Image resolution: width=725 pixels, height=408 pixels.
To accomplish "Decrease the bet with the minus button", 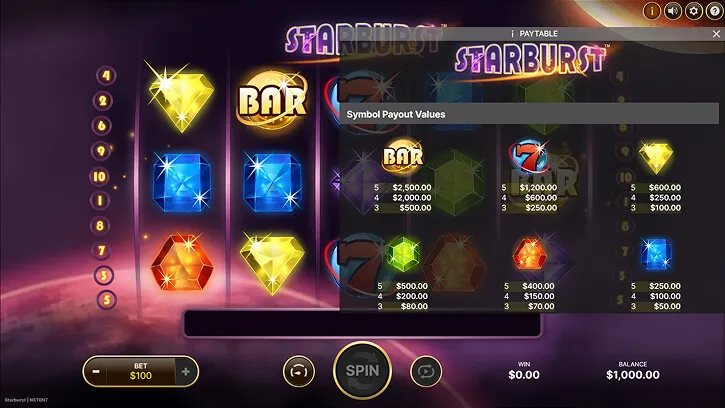I will point(97,372).
